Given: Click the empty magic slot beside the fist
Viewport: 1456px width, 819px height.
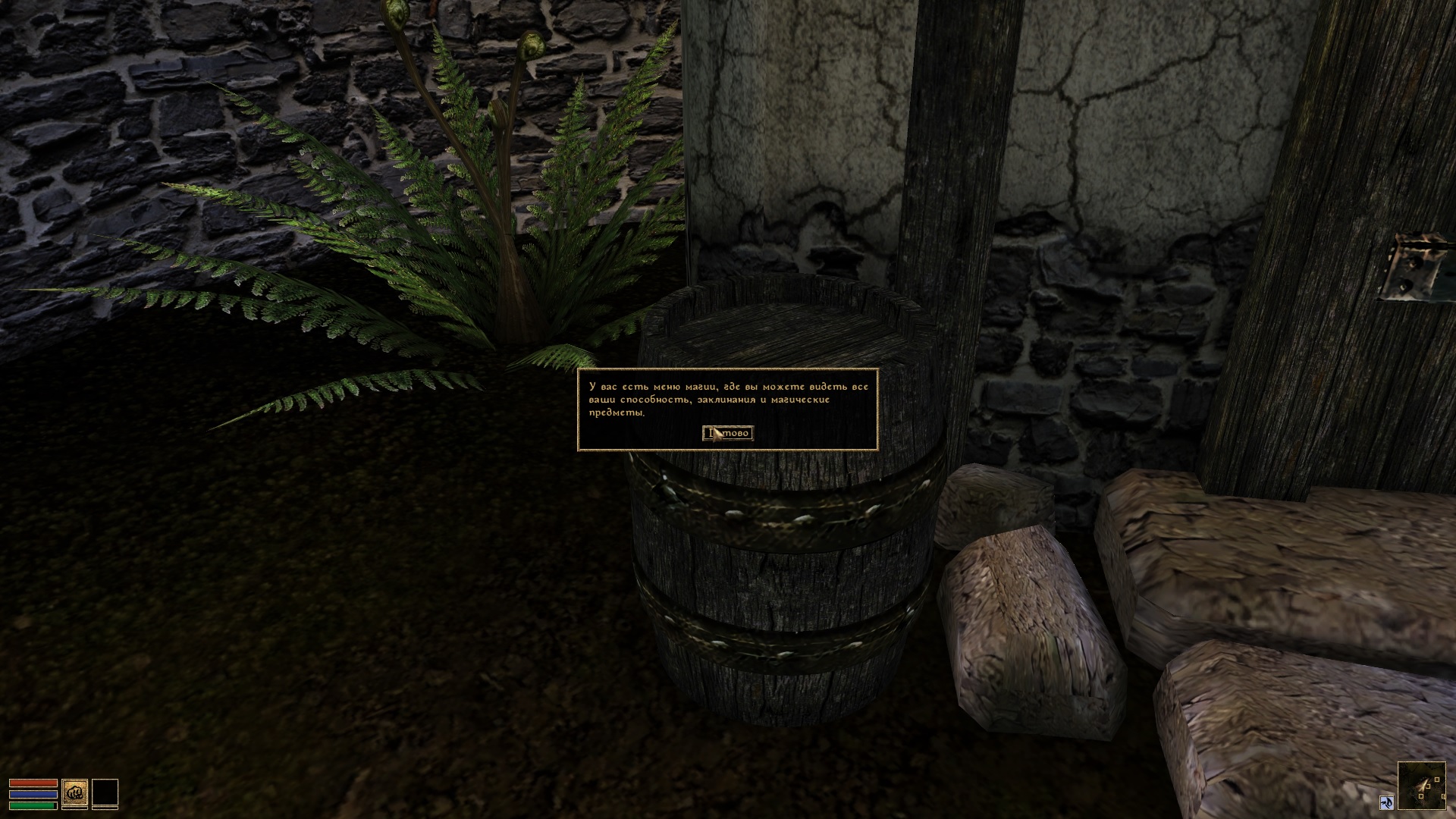Looking at the screenshot, I should [105, 793].
